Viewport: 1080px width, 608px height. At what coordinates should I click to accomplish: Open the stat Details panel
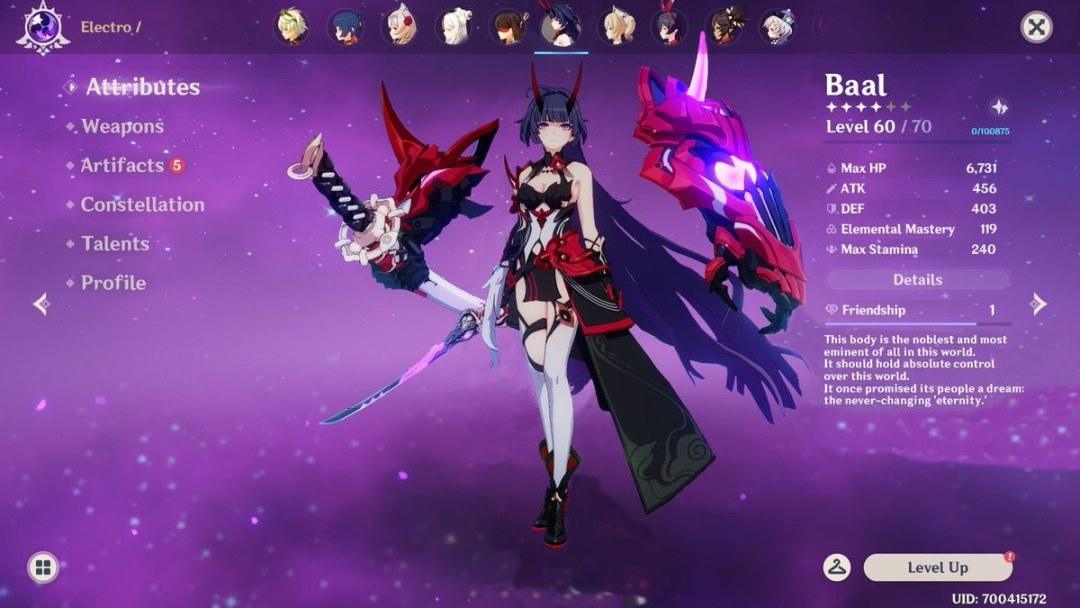(x=917, y=280)
